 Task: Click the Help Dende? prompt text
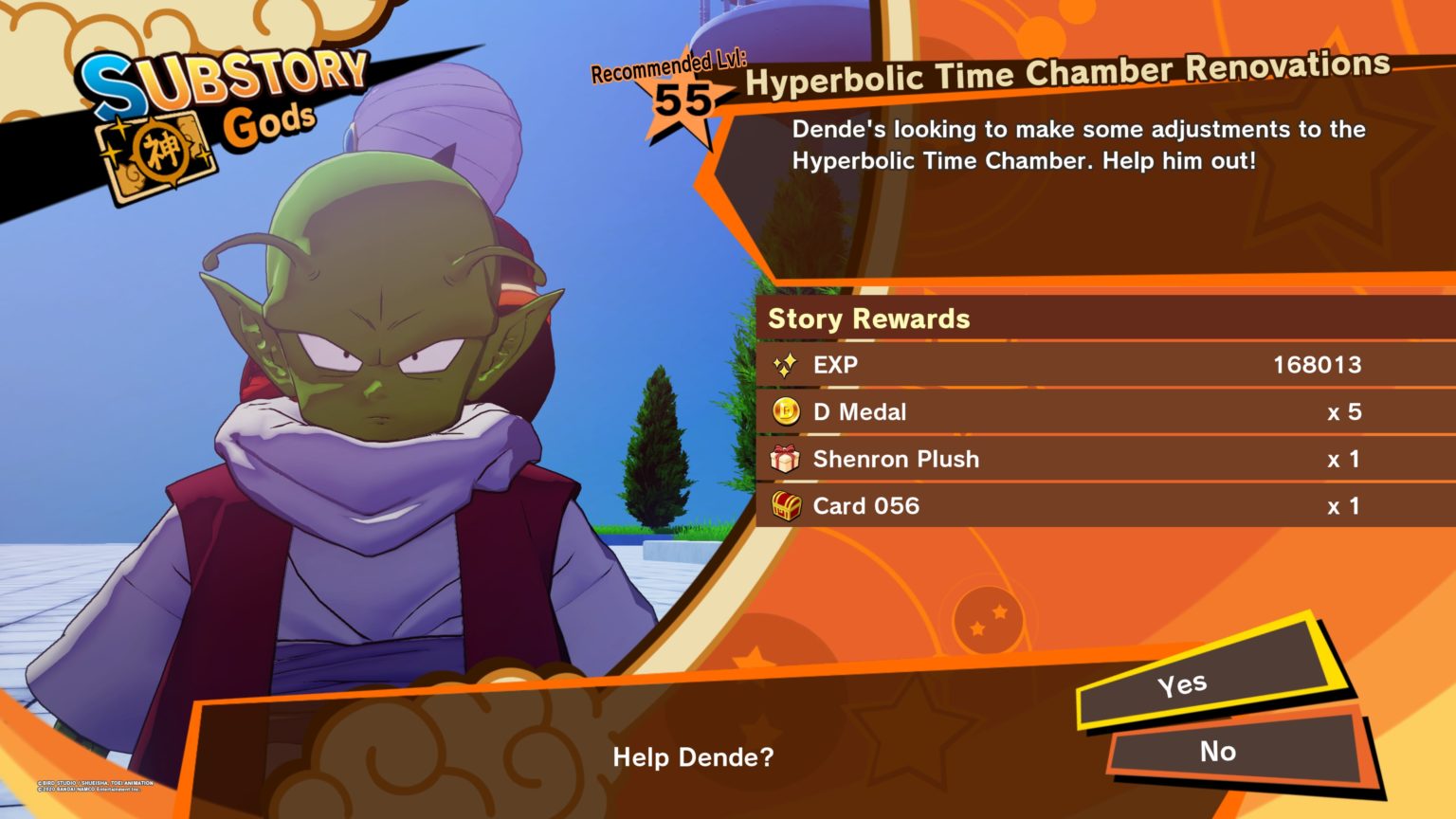click(692, 757)
